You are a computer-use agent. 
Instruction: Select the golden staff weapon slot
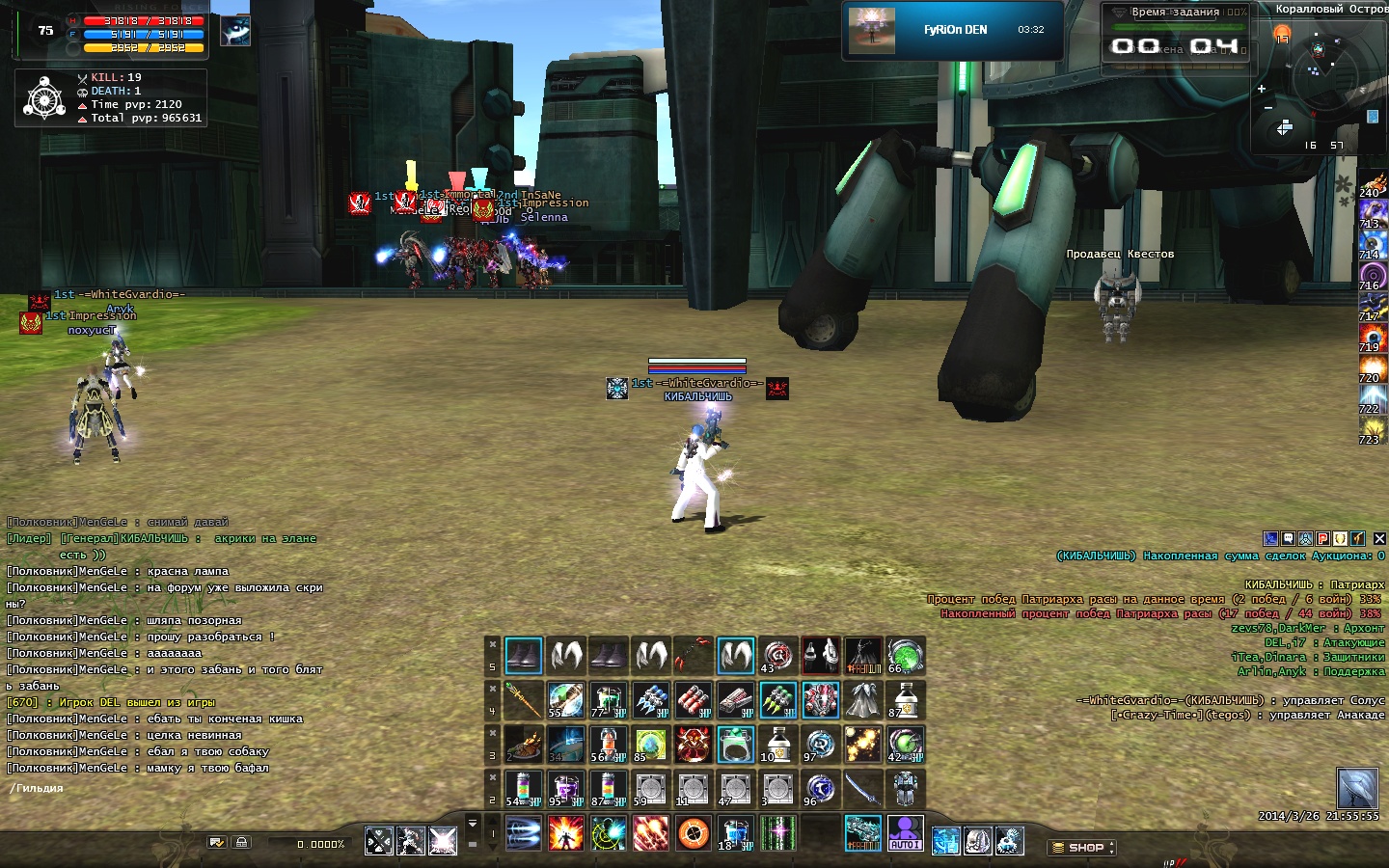523,700
